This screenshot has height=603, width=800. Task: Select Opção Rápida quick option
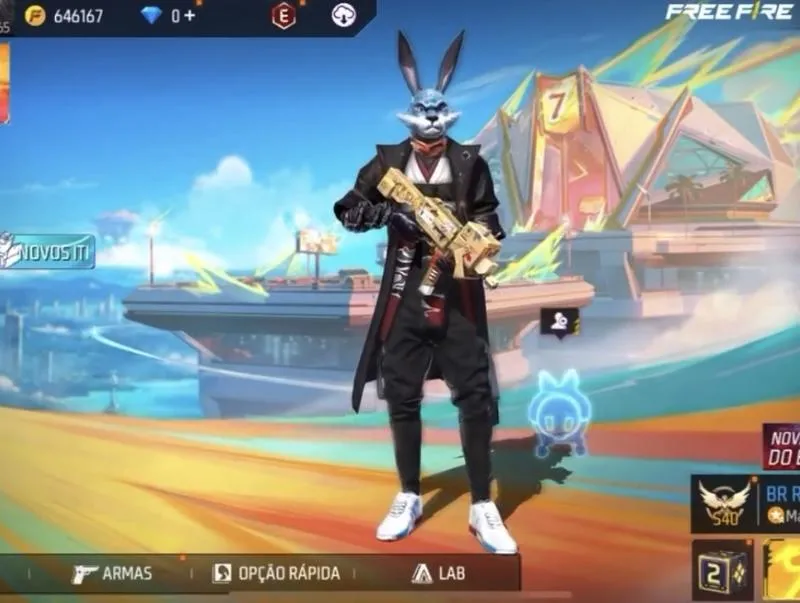click(x=276, y=573)
